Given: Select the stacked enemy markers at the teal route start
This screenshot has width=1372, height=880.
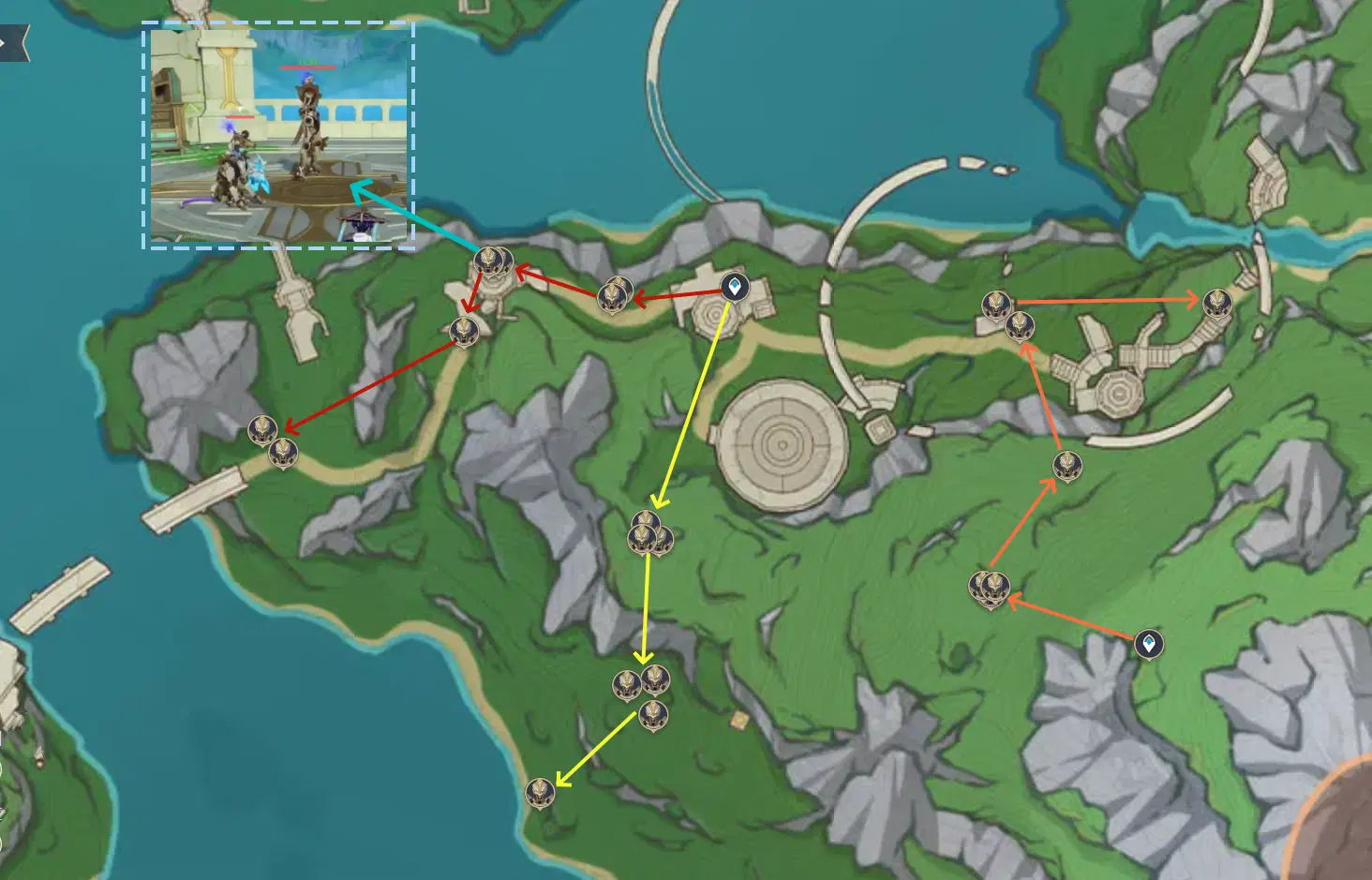Looking at the screenshot, I should point(494,261).
